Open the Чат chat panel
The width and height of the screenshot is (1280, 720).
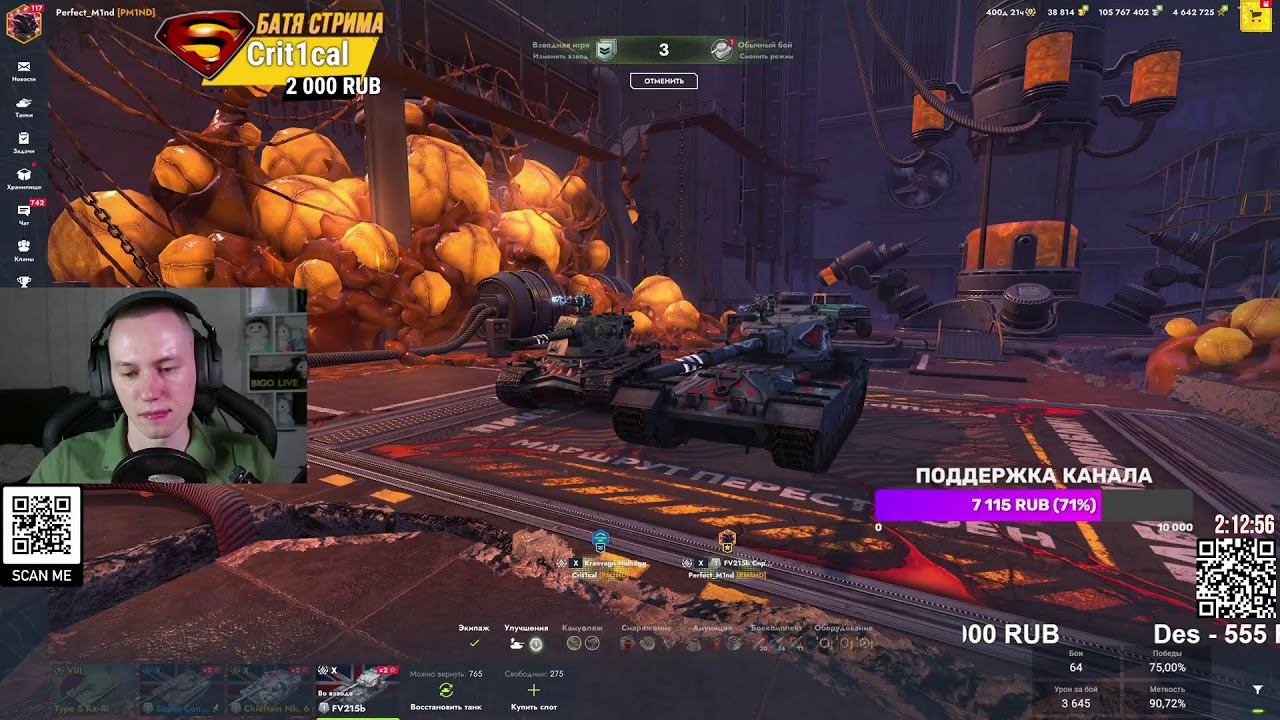[x=24, y=214]
